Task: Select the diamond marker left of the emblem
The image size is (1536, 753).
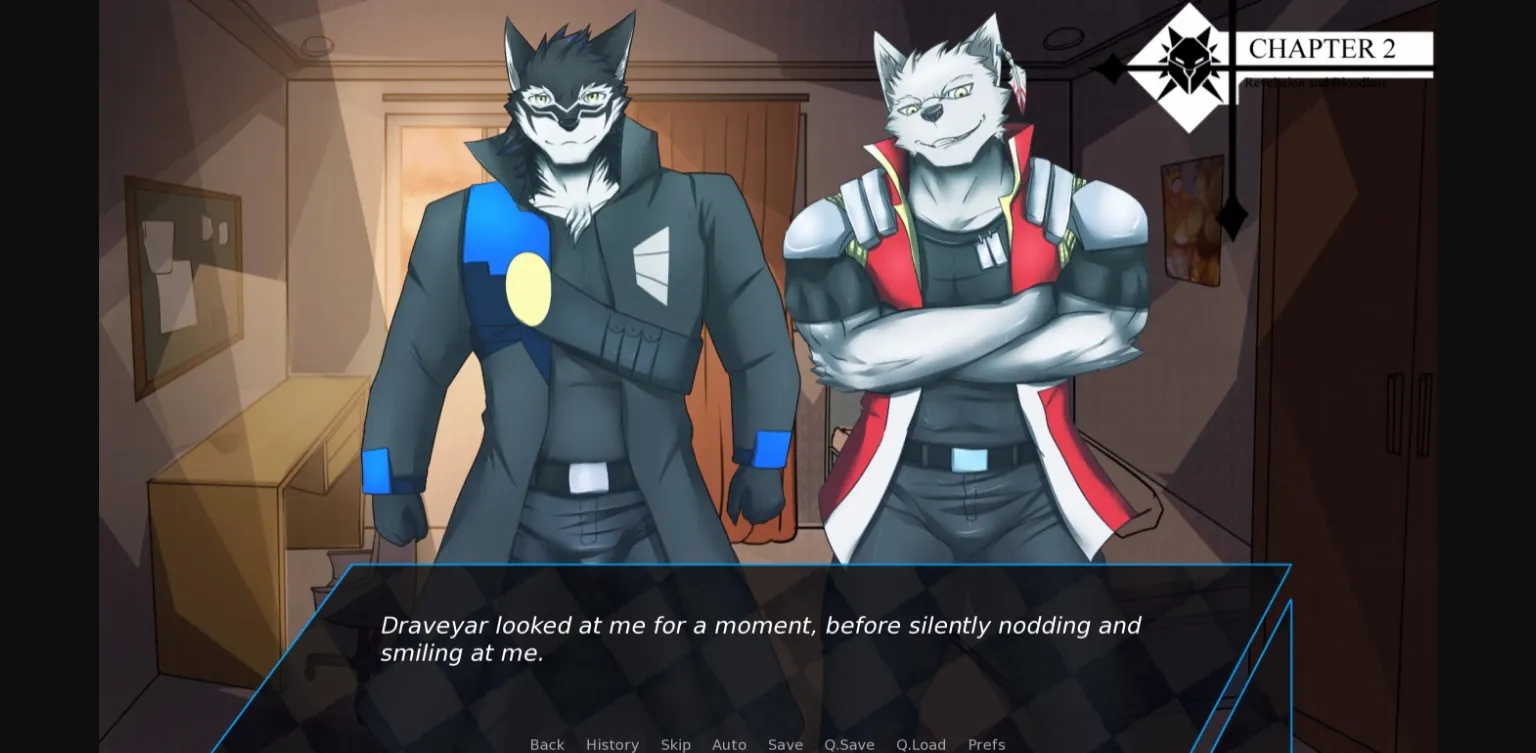Action: tap(1112, 68)
